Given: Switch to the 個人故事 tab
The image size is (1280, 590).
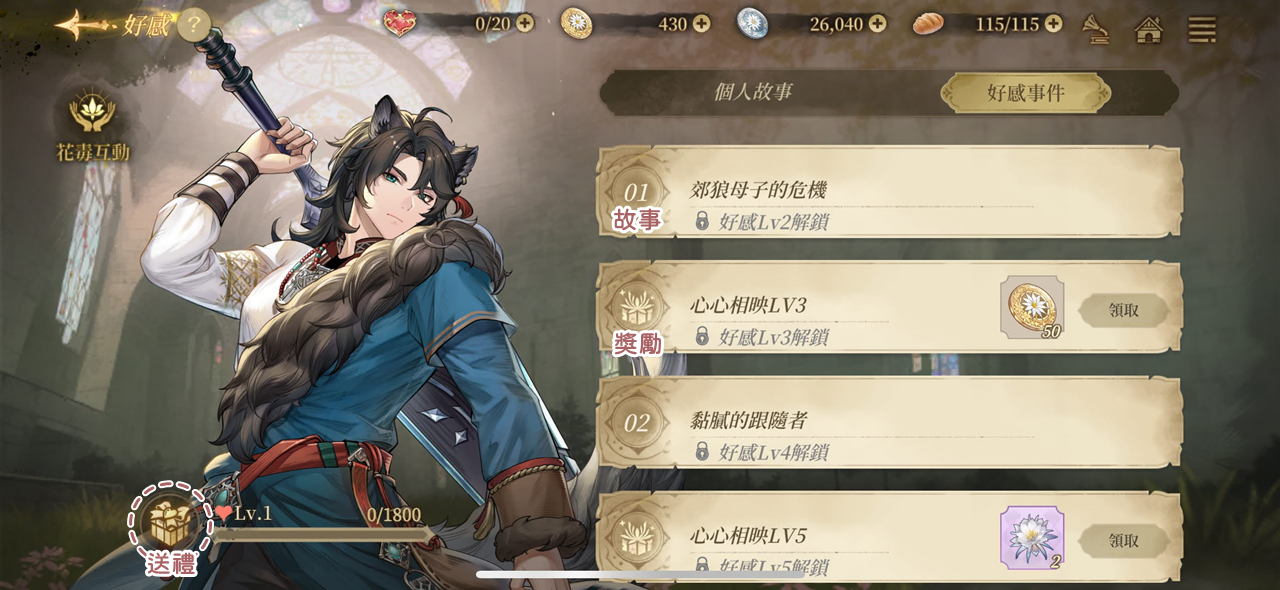Looking at the screenshot, I should (x=753, y=92).
